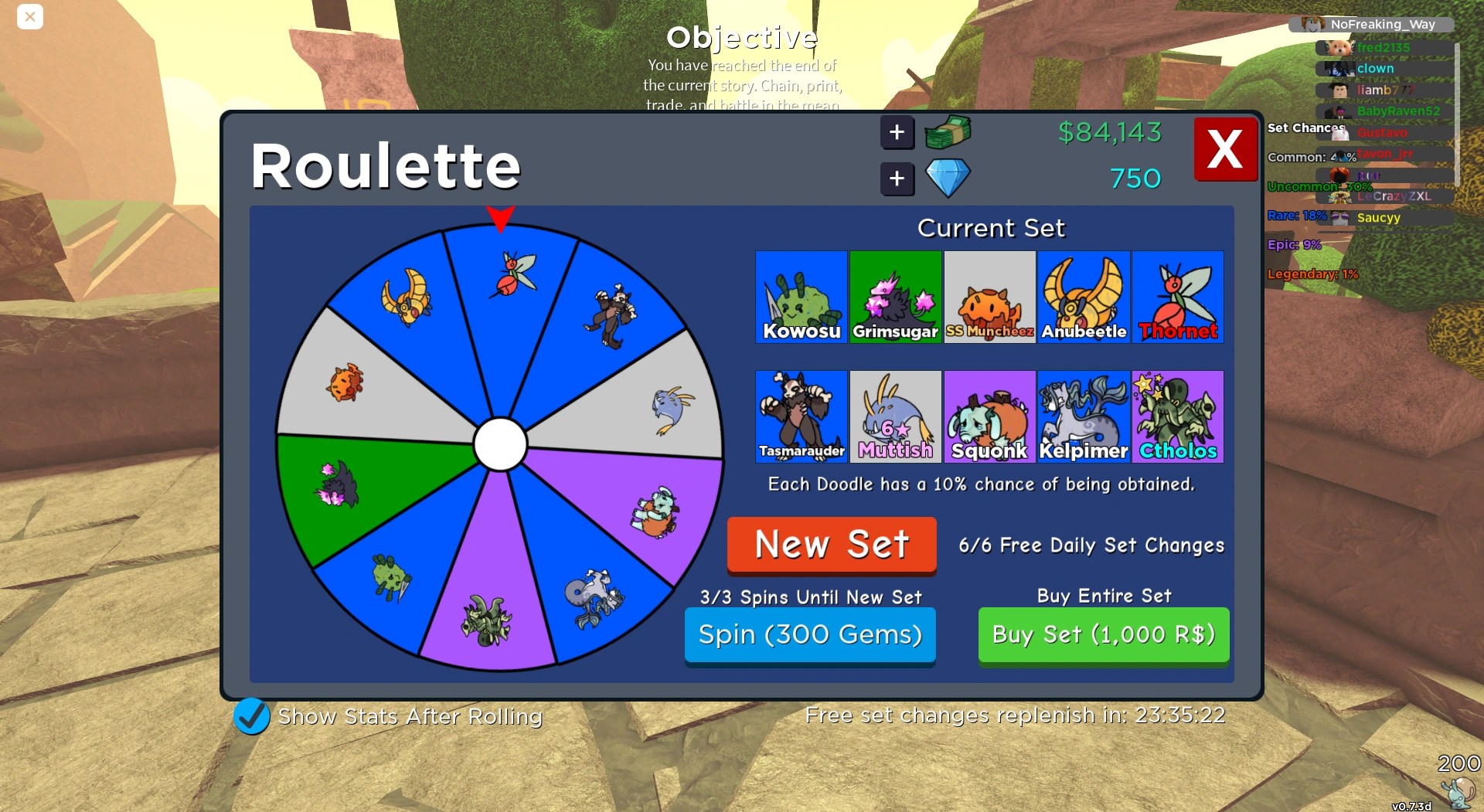
Task: Select player fred2135 from the list
Action: pos(1382,47)
